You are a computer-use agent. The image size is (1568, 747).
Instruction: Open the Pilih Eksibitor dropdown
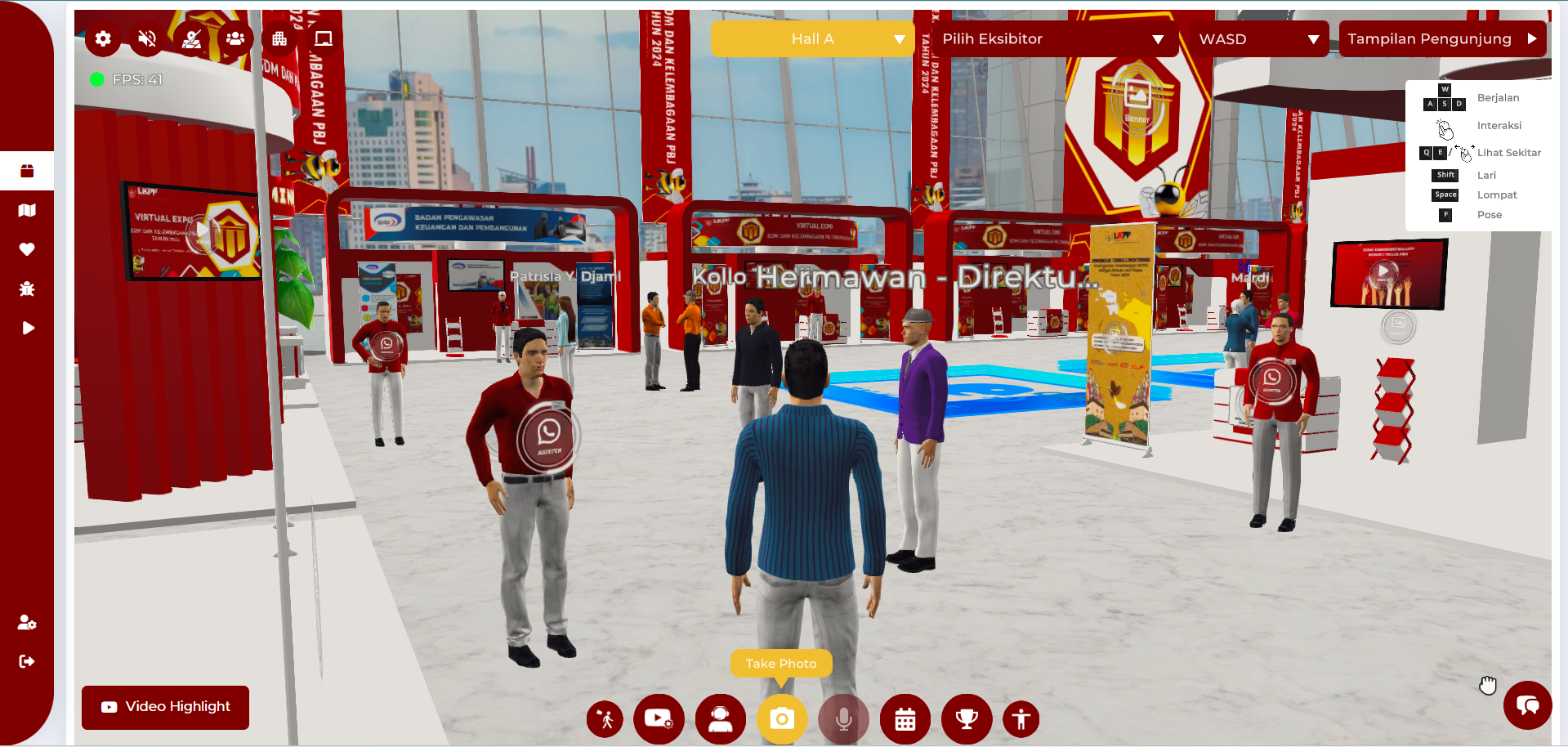(x=1054, y=38)
